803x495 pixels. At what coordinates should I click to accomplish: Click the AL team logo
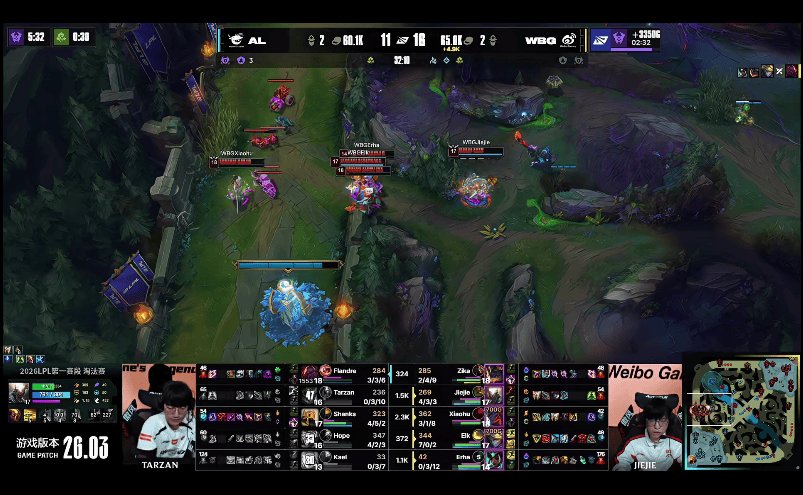[236, 40]
